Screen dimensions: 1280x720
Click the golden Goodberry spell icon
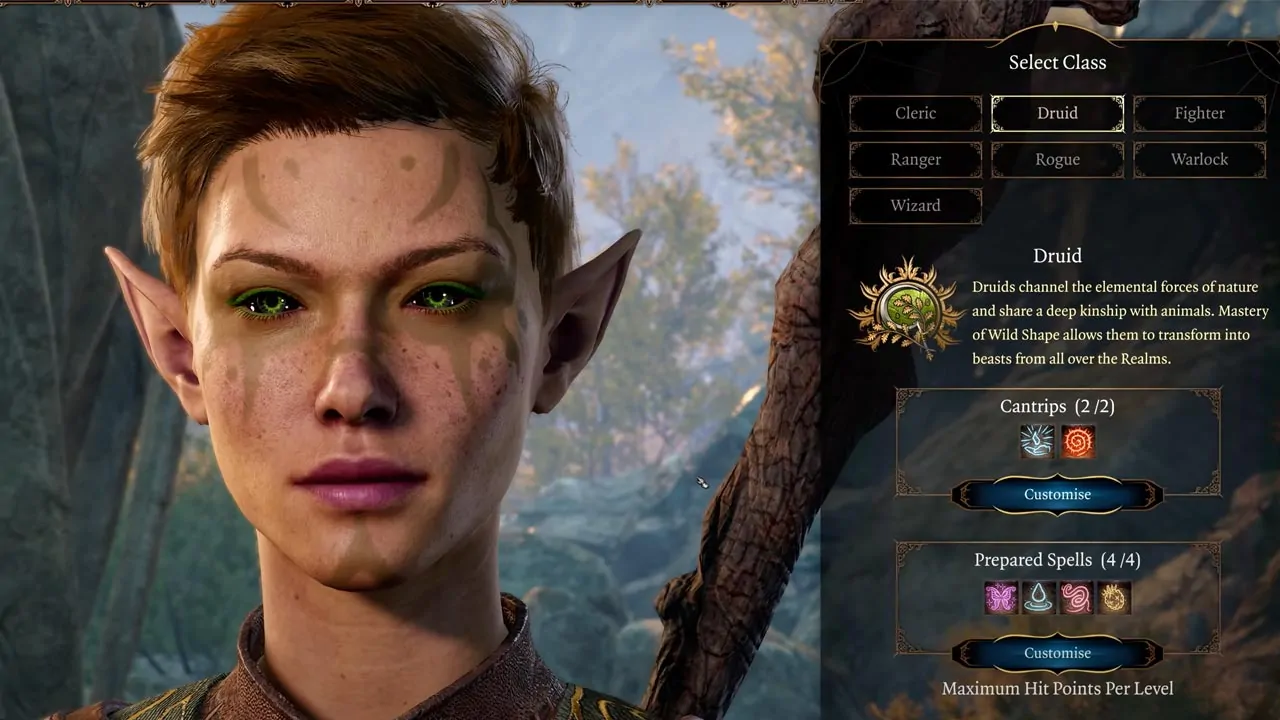(1114, 597)
